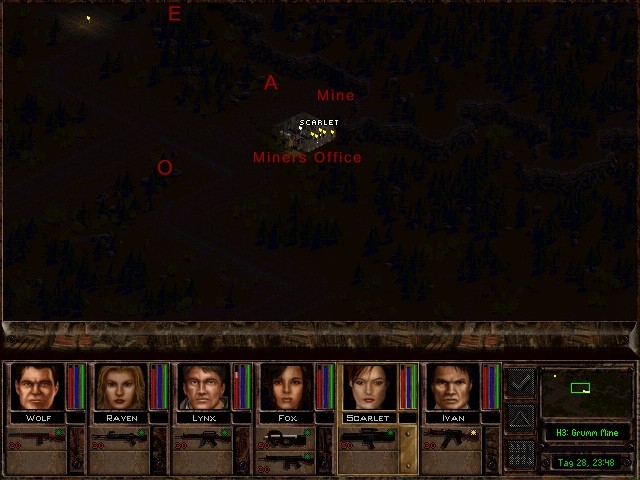Open the dotted-grid options button
This screenshot has height=480, width=640.
pyautogui.click(x=520, y=452)
